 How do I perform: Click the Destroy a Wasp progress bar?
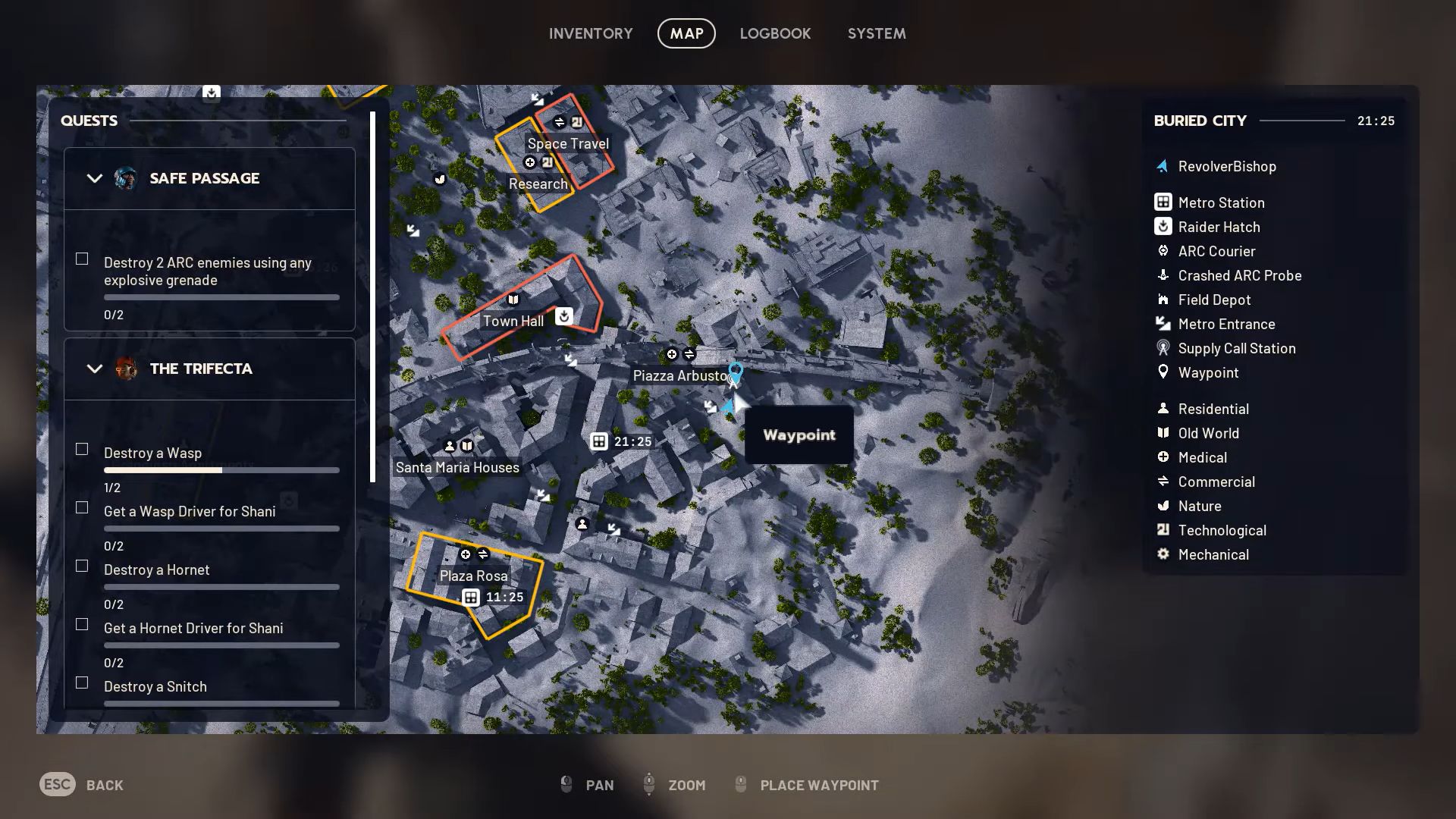pyautogui.click(x=221, y=469)
